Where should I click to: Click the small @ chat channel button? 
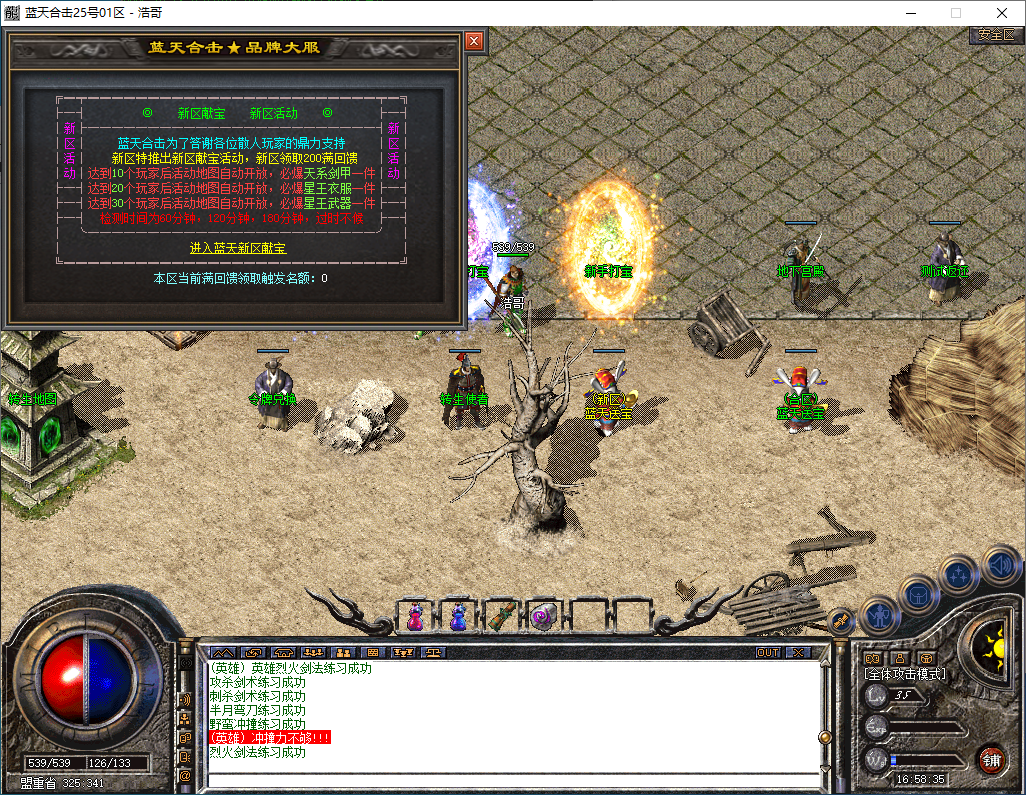click(185, 775)
